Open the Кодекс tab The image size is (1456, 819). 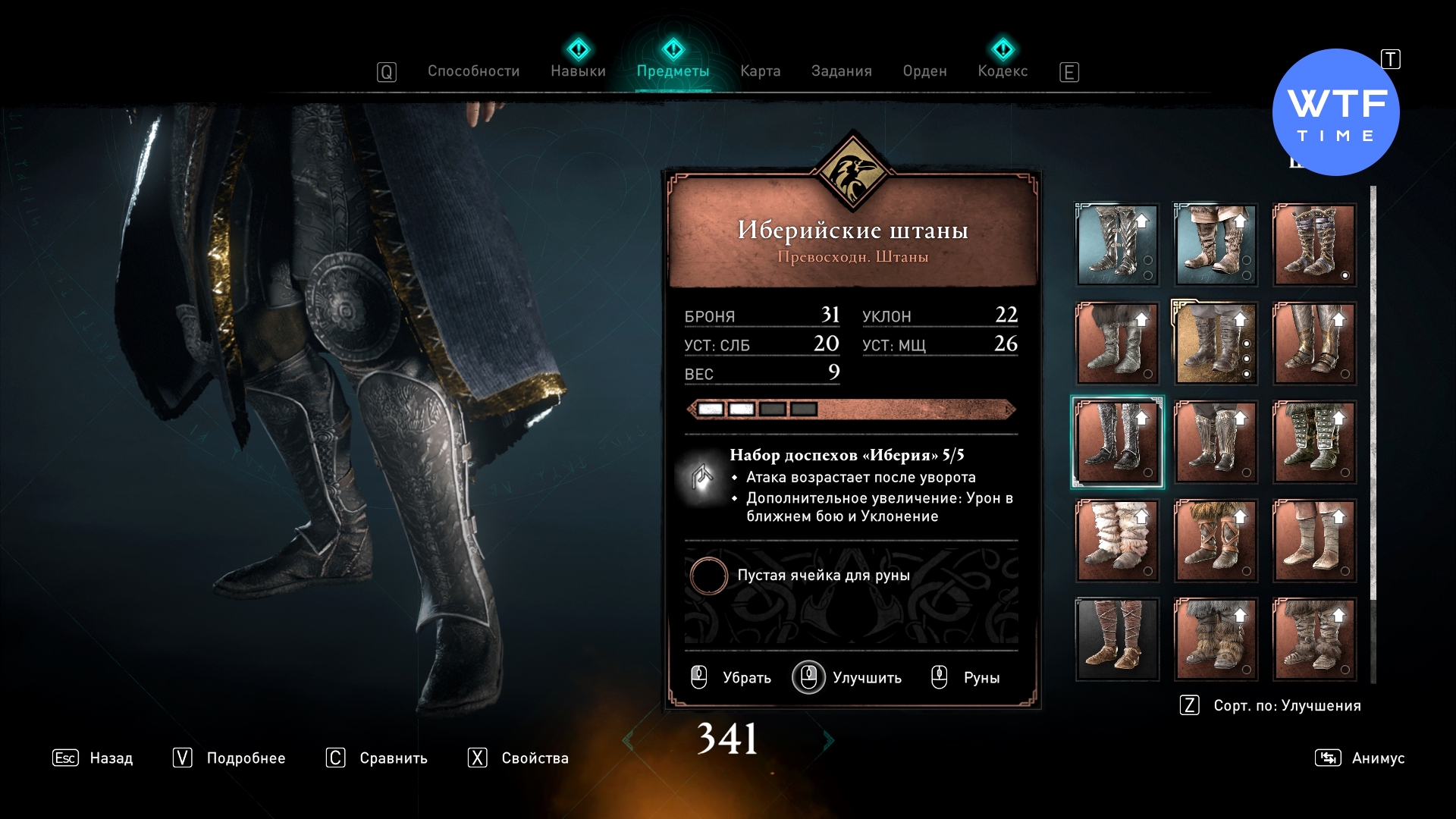point(1003,71)
